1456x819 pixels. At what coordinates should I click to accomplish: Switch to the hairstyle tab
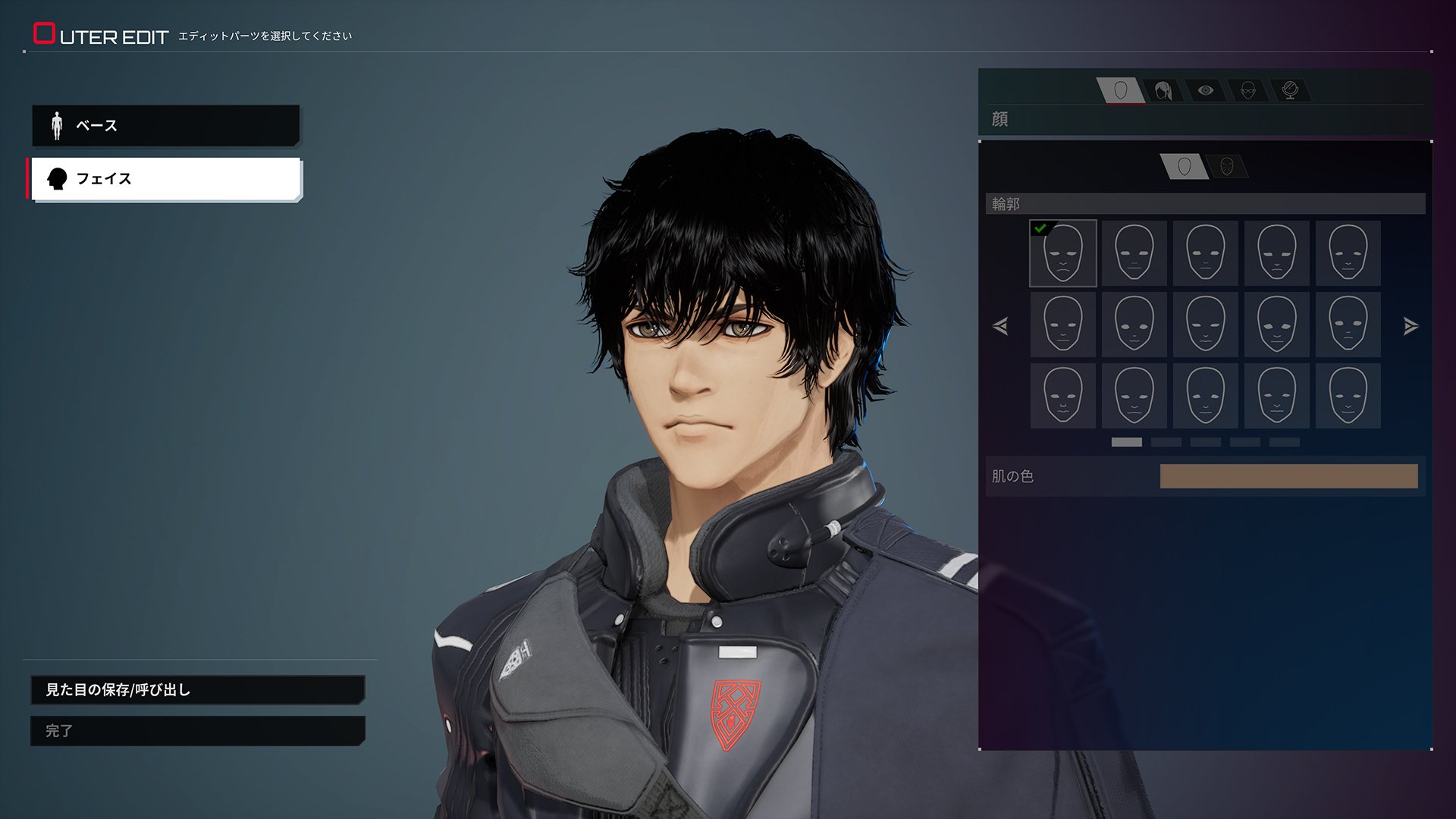click(x=1163, y=91)
